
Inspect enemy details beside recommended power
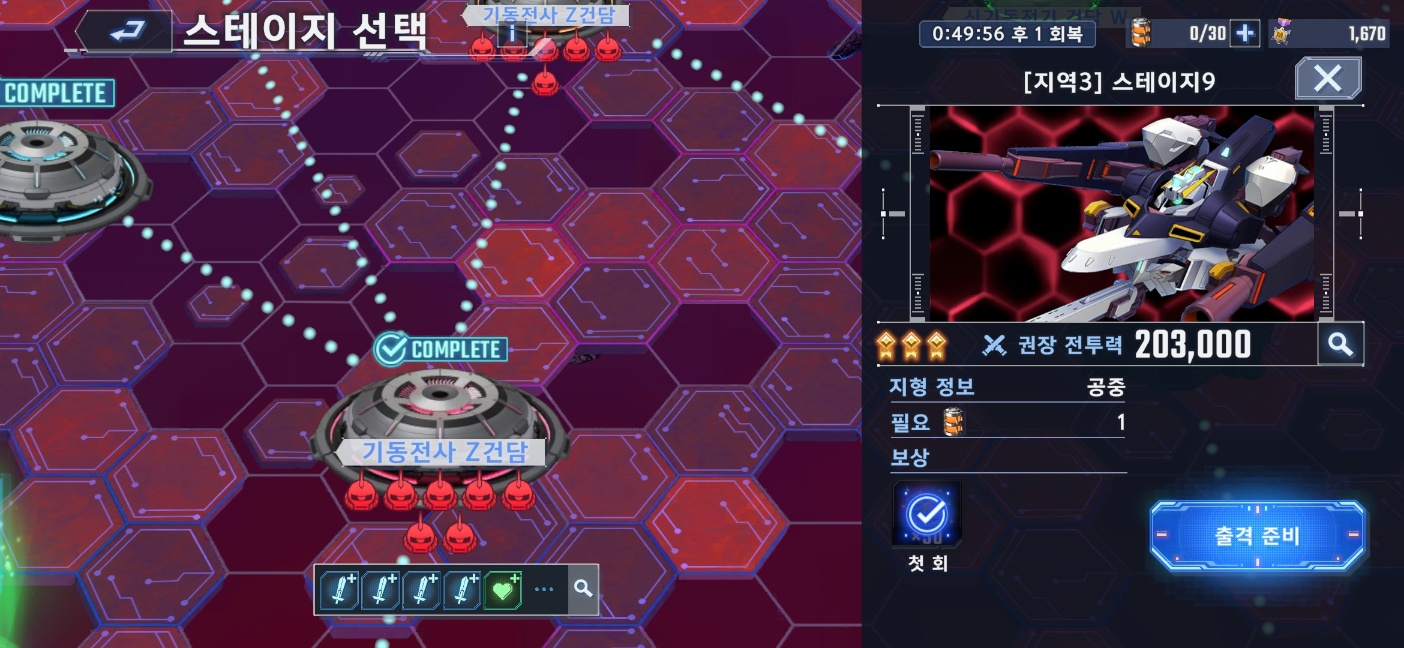point(1340,345)
